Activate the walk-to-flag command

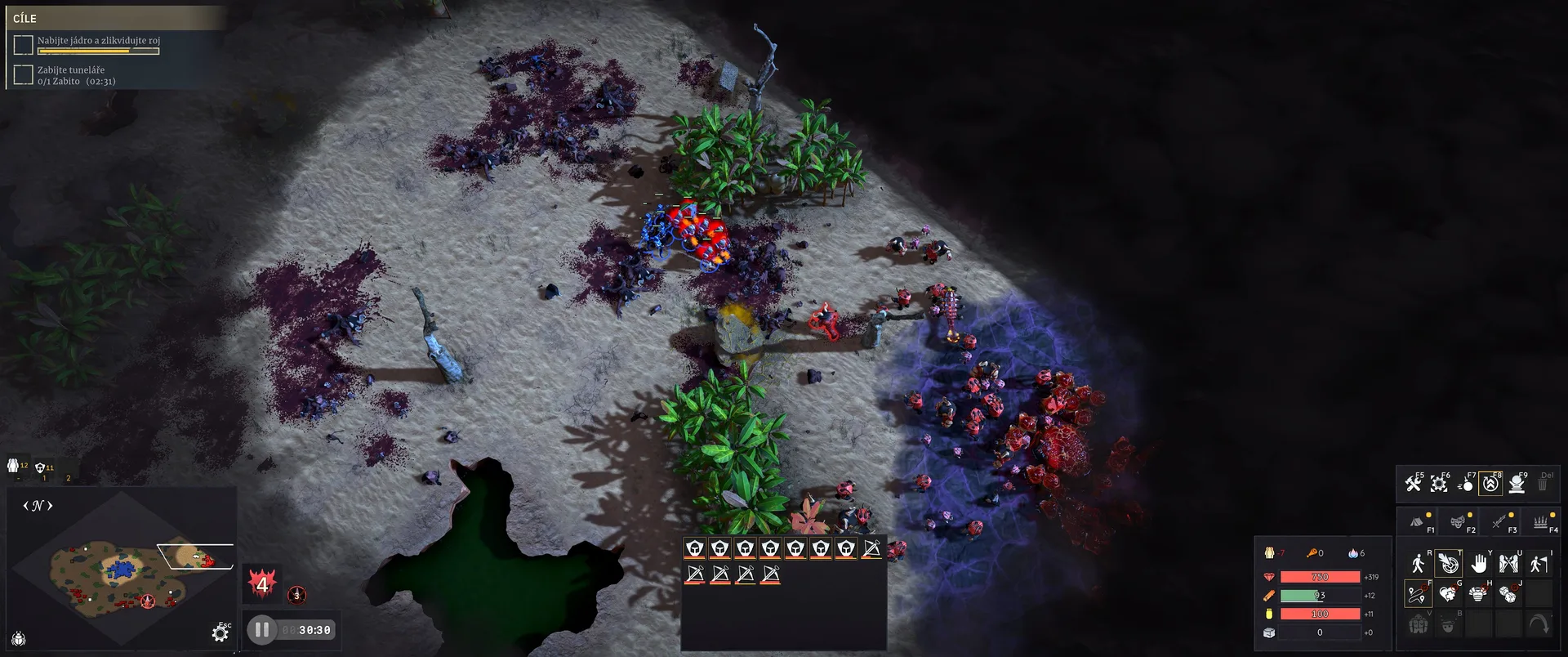tap(1539, 564)
